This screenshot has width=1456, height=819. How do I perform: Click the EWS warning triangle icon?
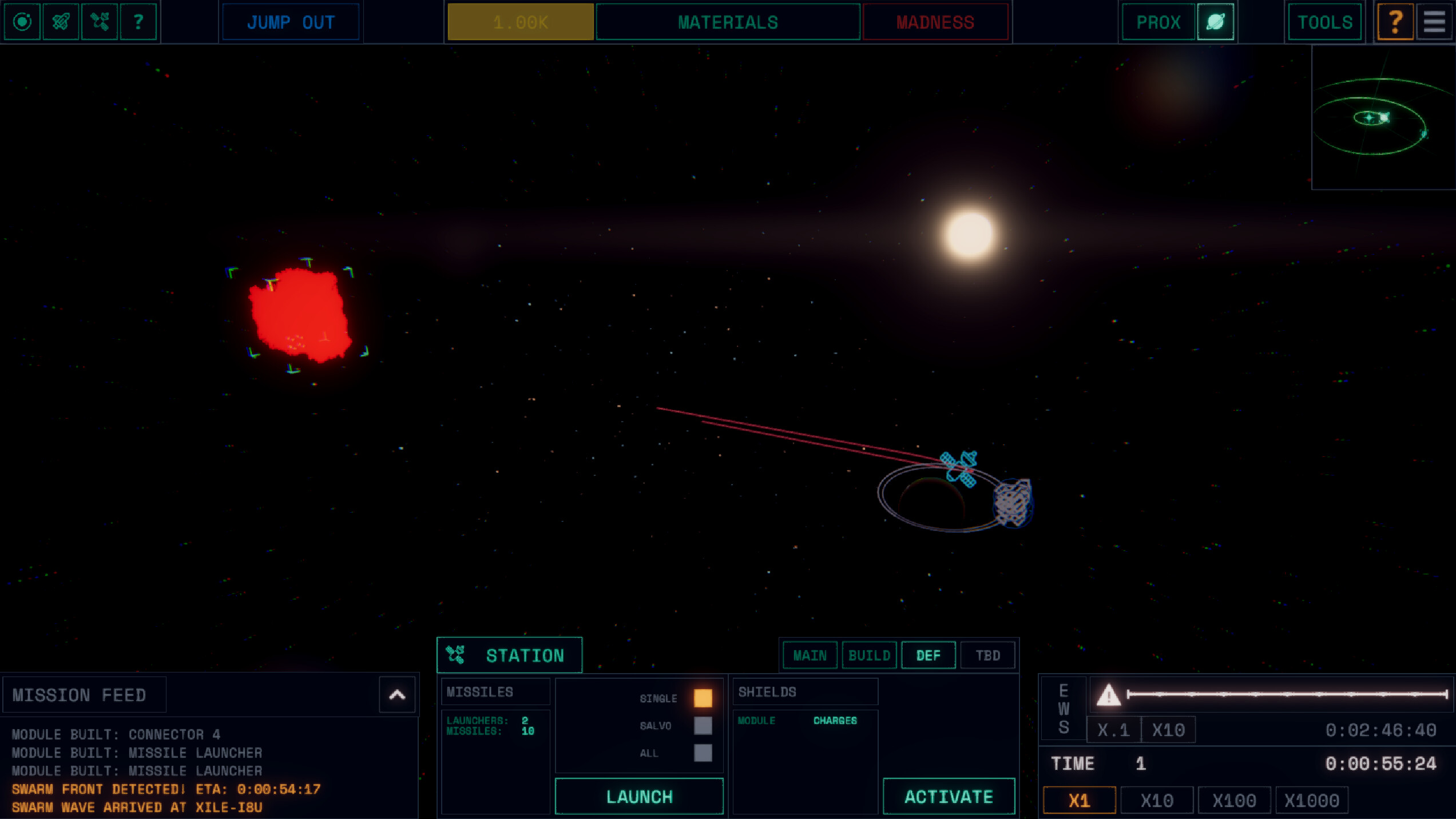(x=1109, y=697)
